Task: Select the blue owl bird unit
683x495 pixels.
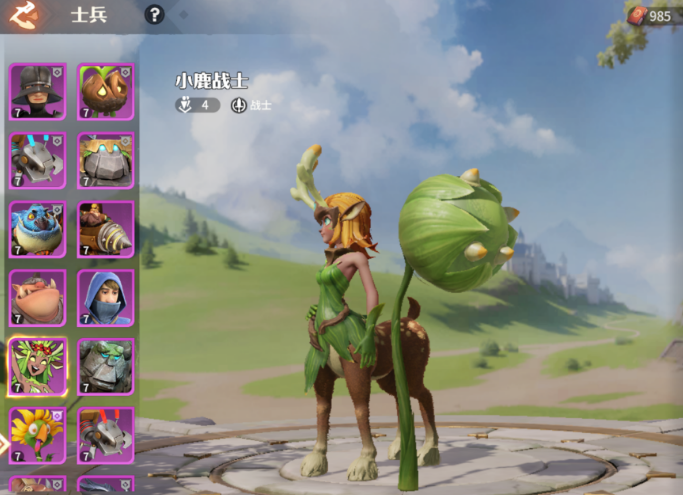Action: coord(38,229)
